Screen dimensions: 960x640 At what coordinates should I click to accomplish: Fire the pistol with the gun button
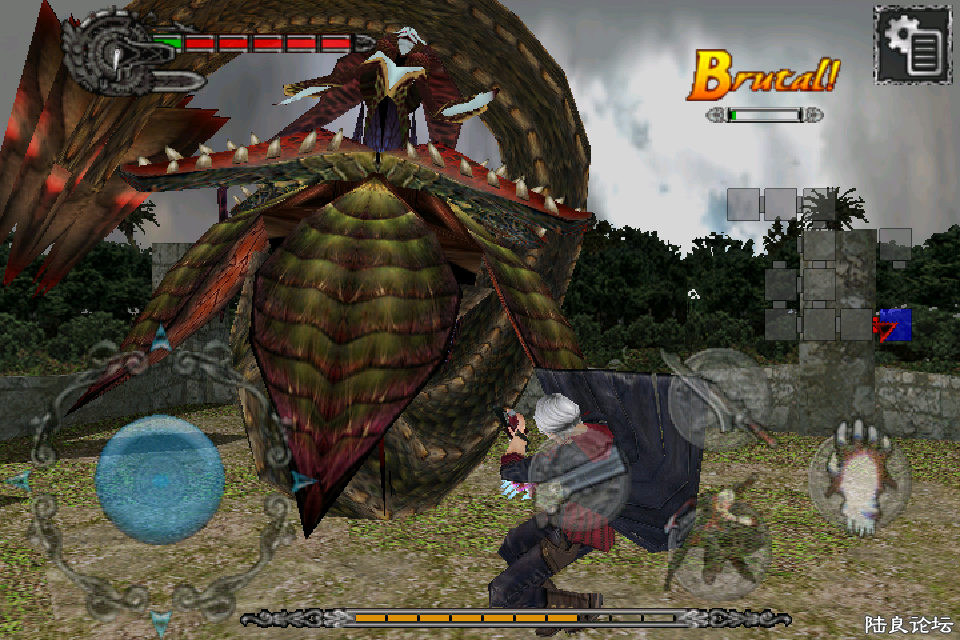pyautogui.click(x=582, y=480)
